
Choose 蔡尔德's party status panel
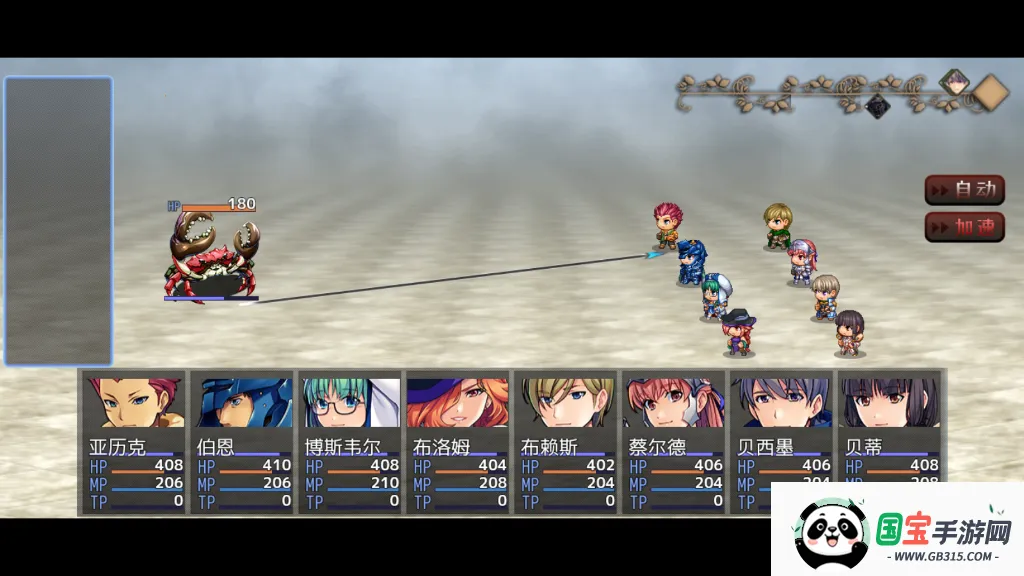[675, 443]
